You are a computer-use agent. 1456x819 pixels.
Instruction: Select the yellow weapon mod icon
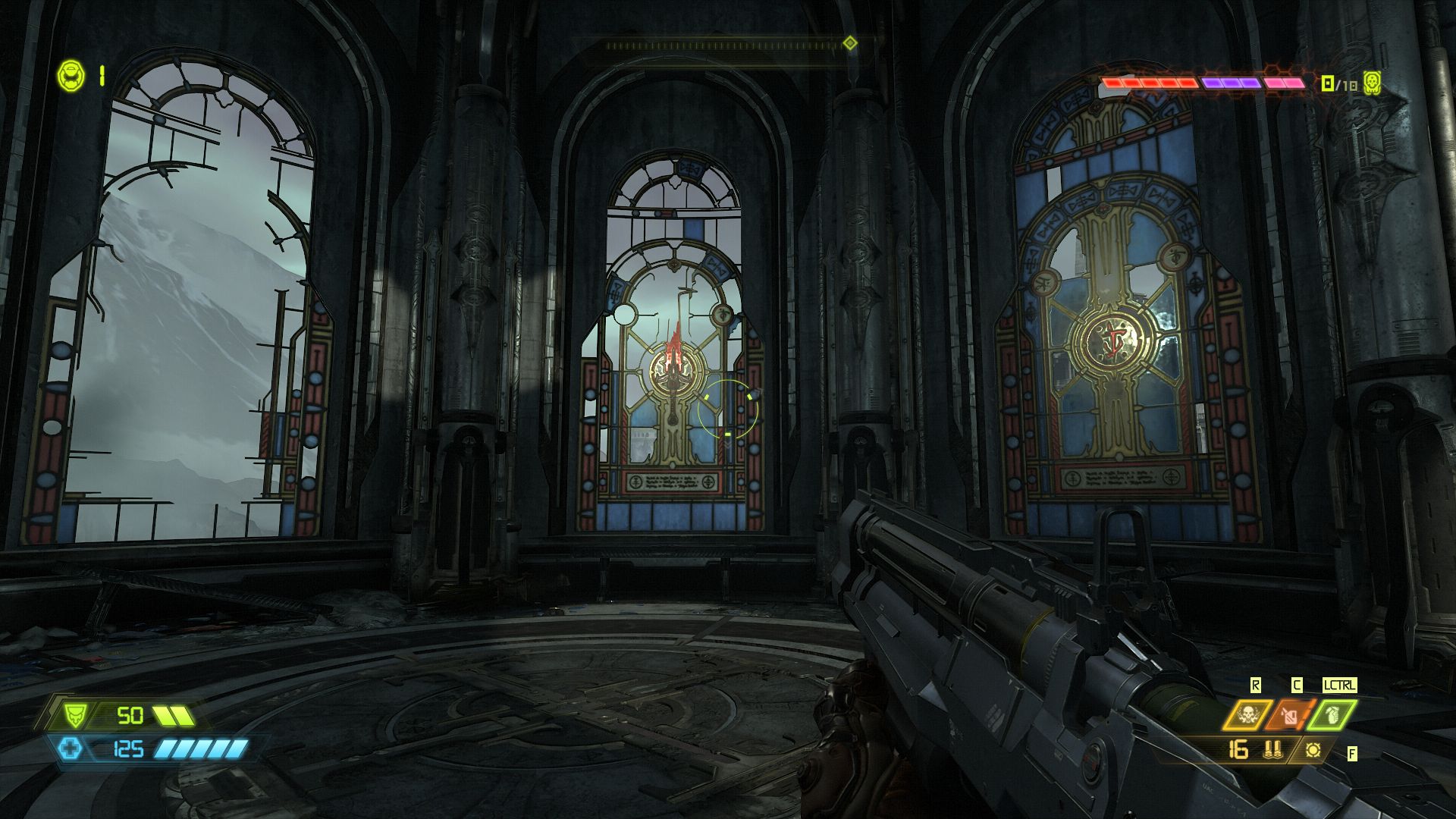pos(1313,750)
